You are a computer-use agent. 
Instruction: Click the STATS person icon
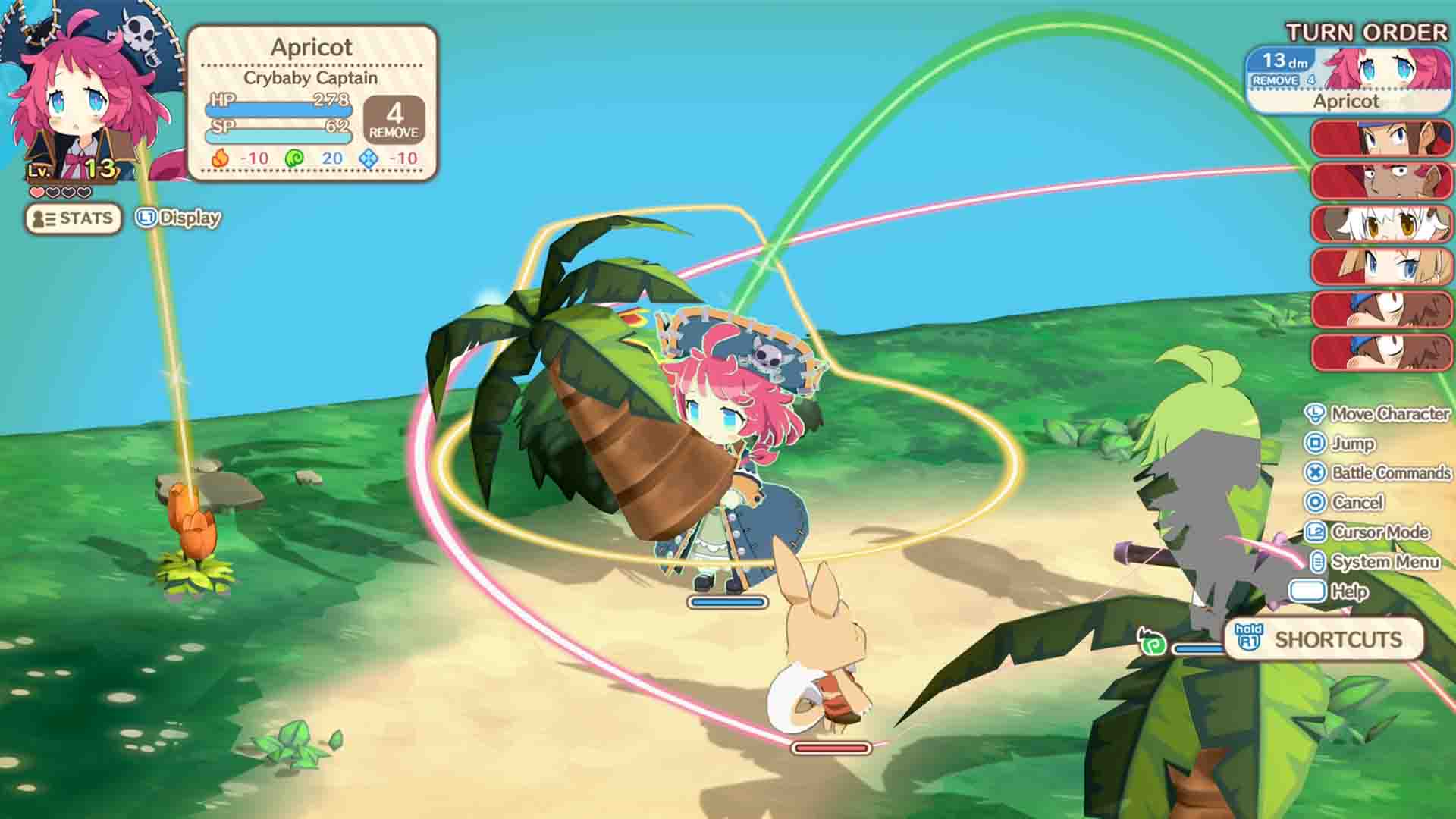click(40, 218)
